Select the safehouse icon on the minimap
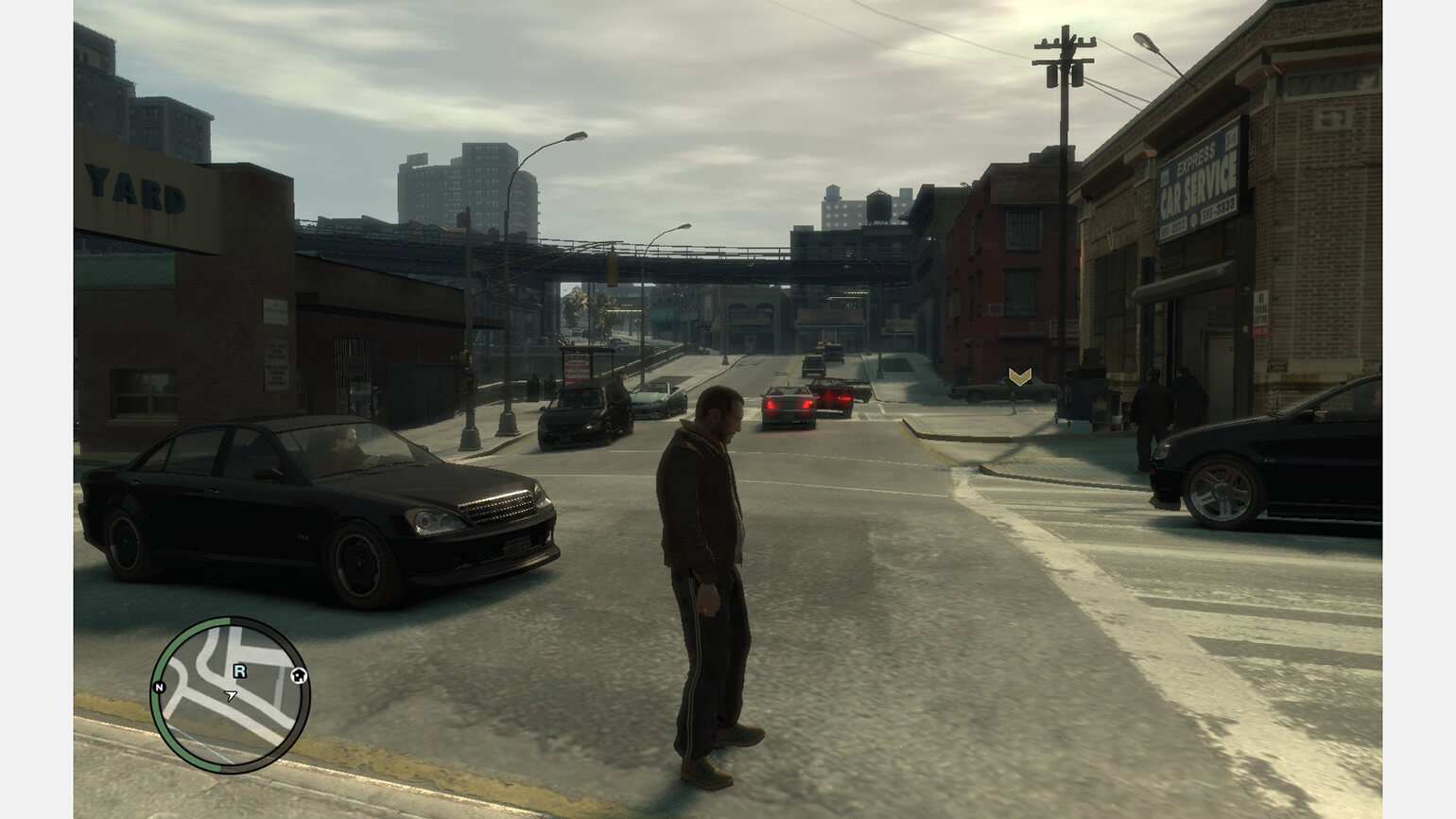1456x819 pixels. [299, 675]
